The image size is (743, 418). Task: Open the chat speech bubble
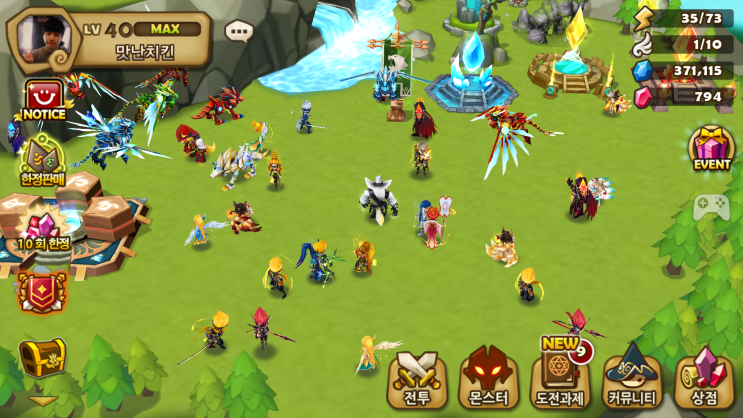238,31
